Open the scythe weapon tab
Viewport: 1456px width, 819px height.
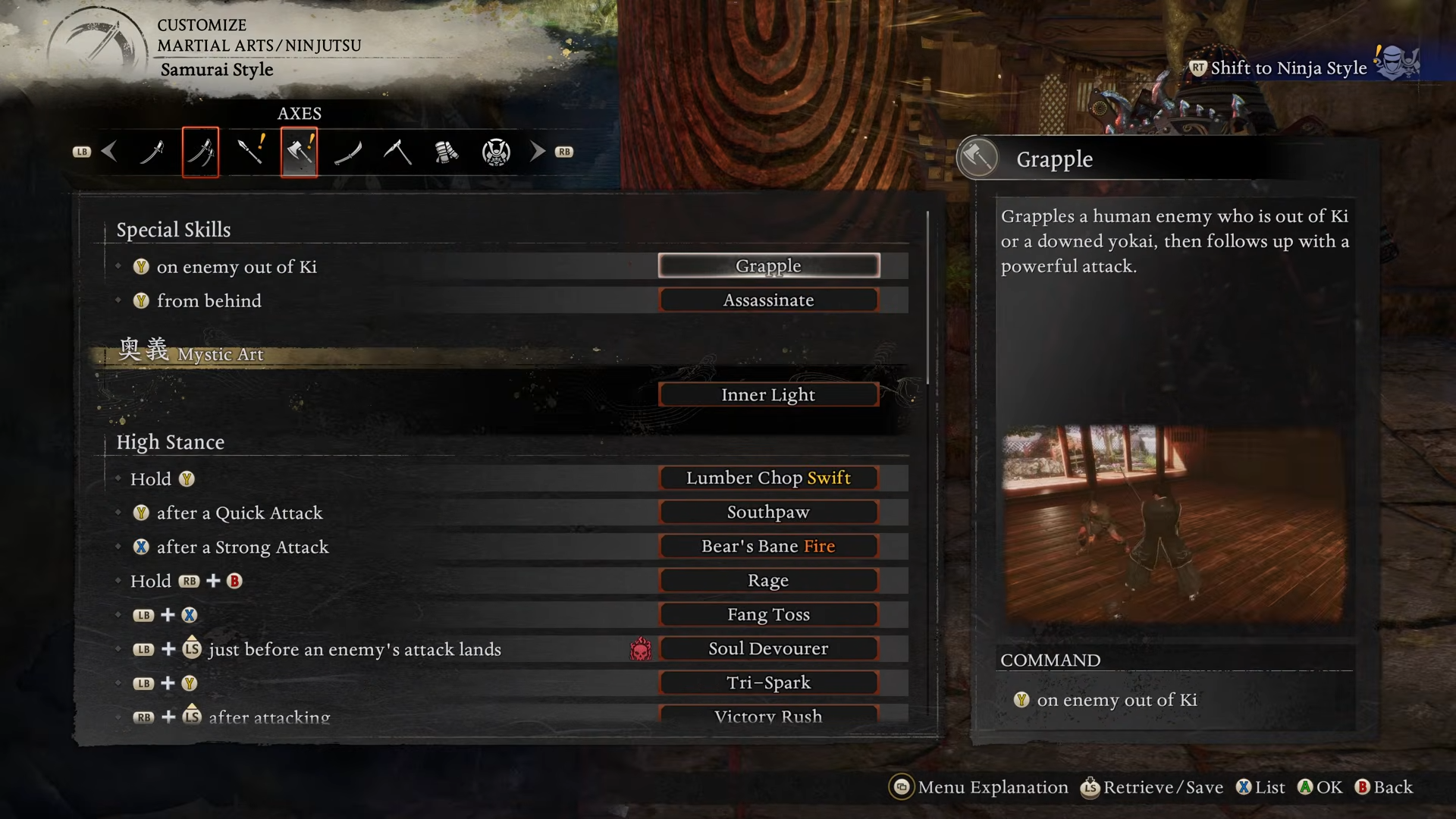click(x=397, y=152)
